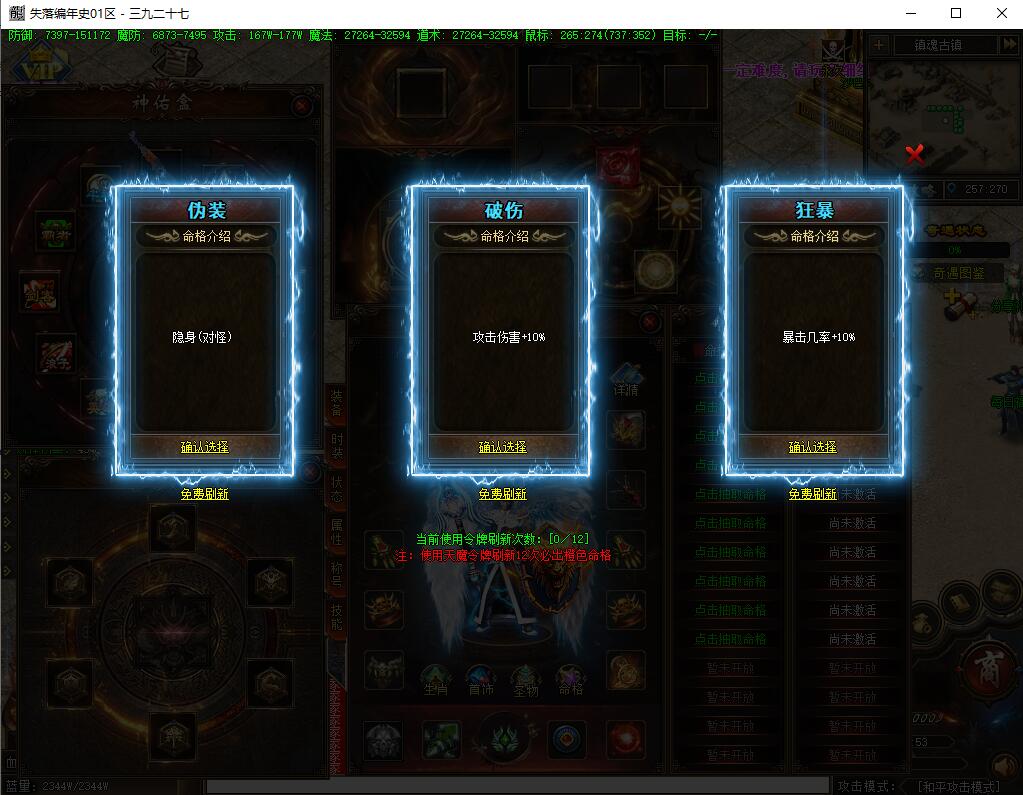Open the red 商 shop button
This screenshot has height=795, width=1023.
(x=990, y=666)
